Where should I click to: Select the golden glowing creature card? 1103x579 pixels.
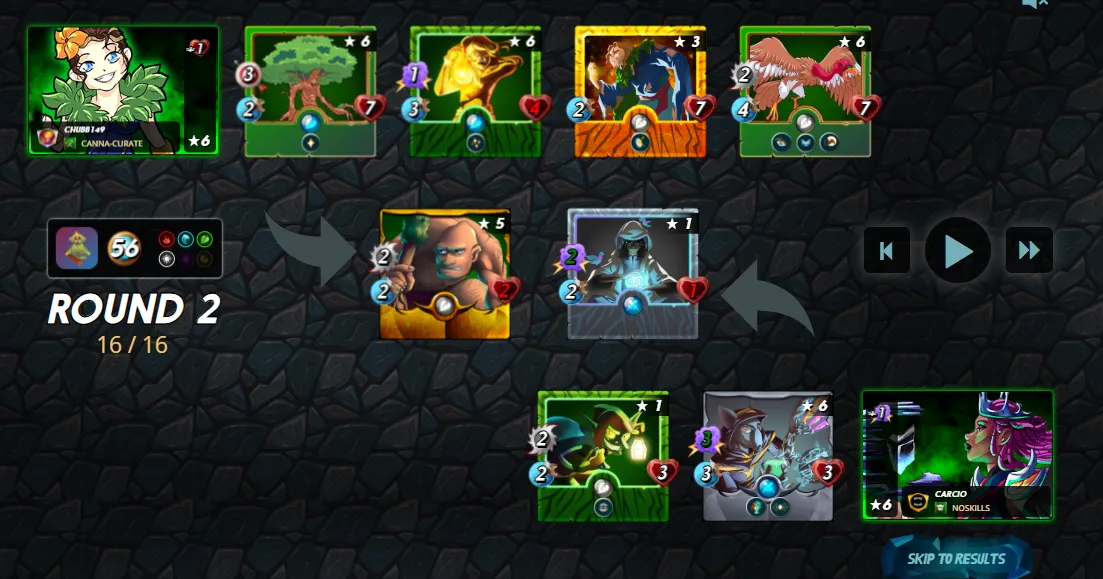(x=475, y=91)
